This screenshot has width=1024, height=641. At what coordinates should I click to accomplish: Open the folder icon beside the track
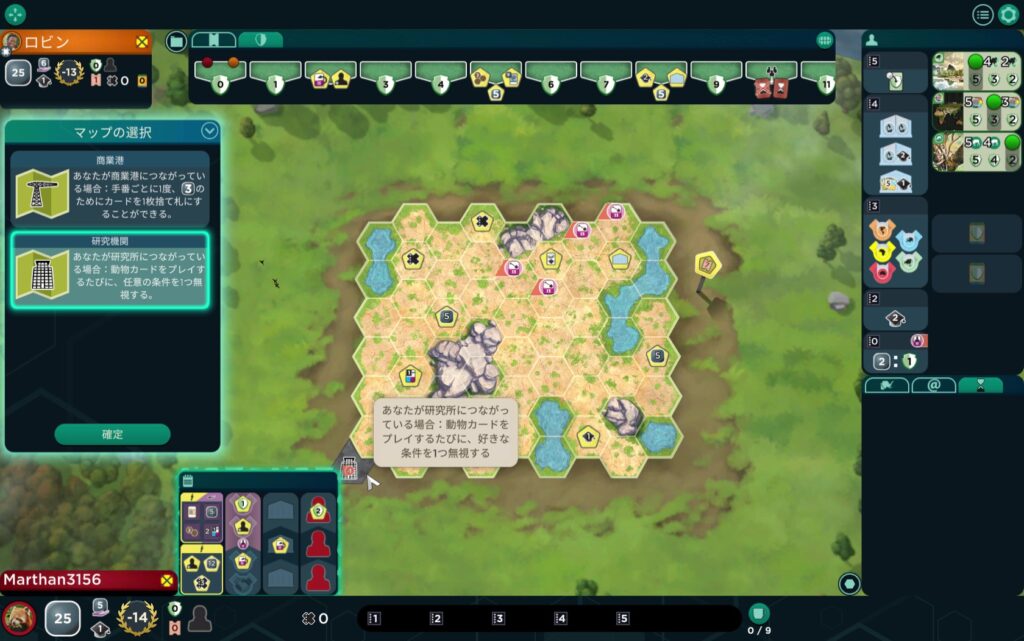click(176, 41)
